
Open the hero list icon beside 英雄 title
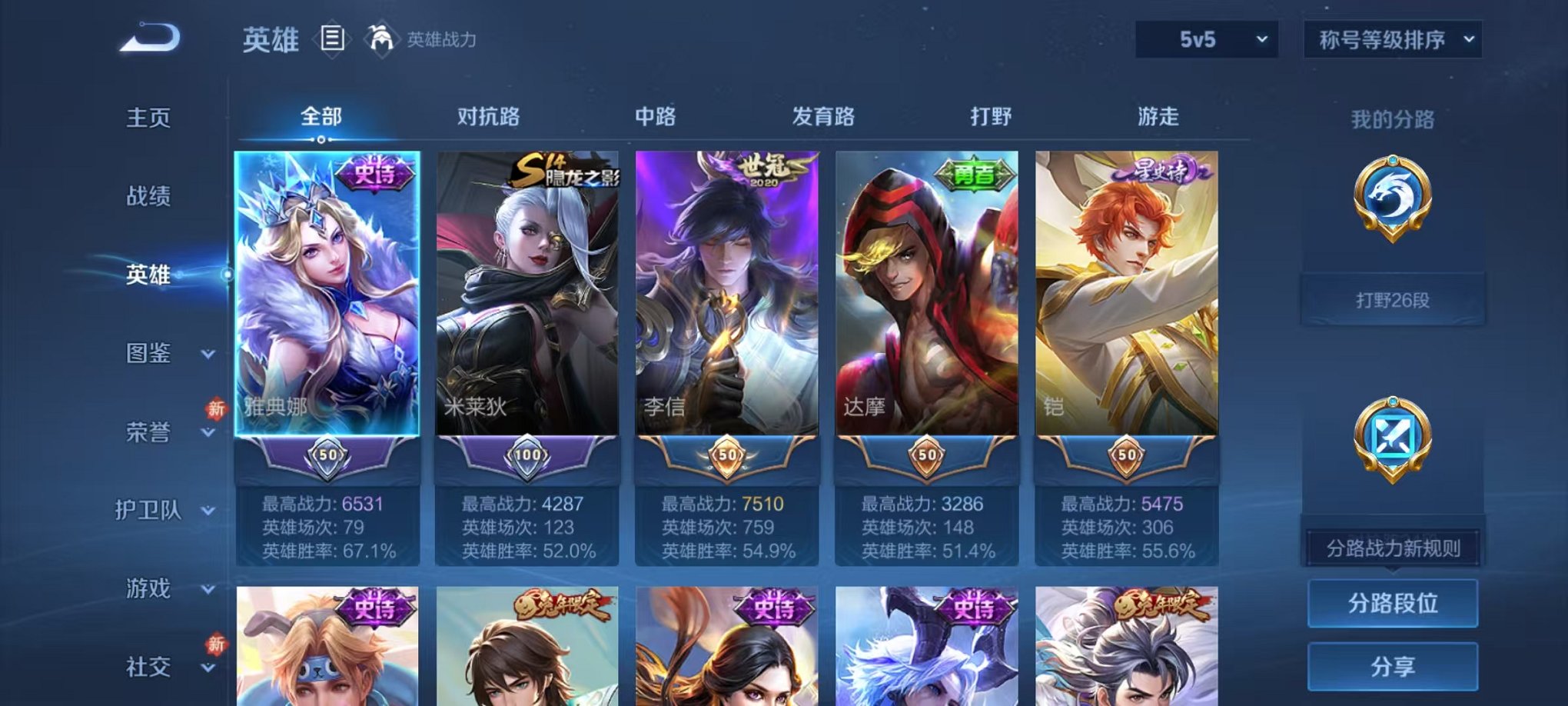(x=331, y=38)
